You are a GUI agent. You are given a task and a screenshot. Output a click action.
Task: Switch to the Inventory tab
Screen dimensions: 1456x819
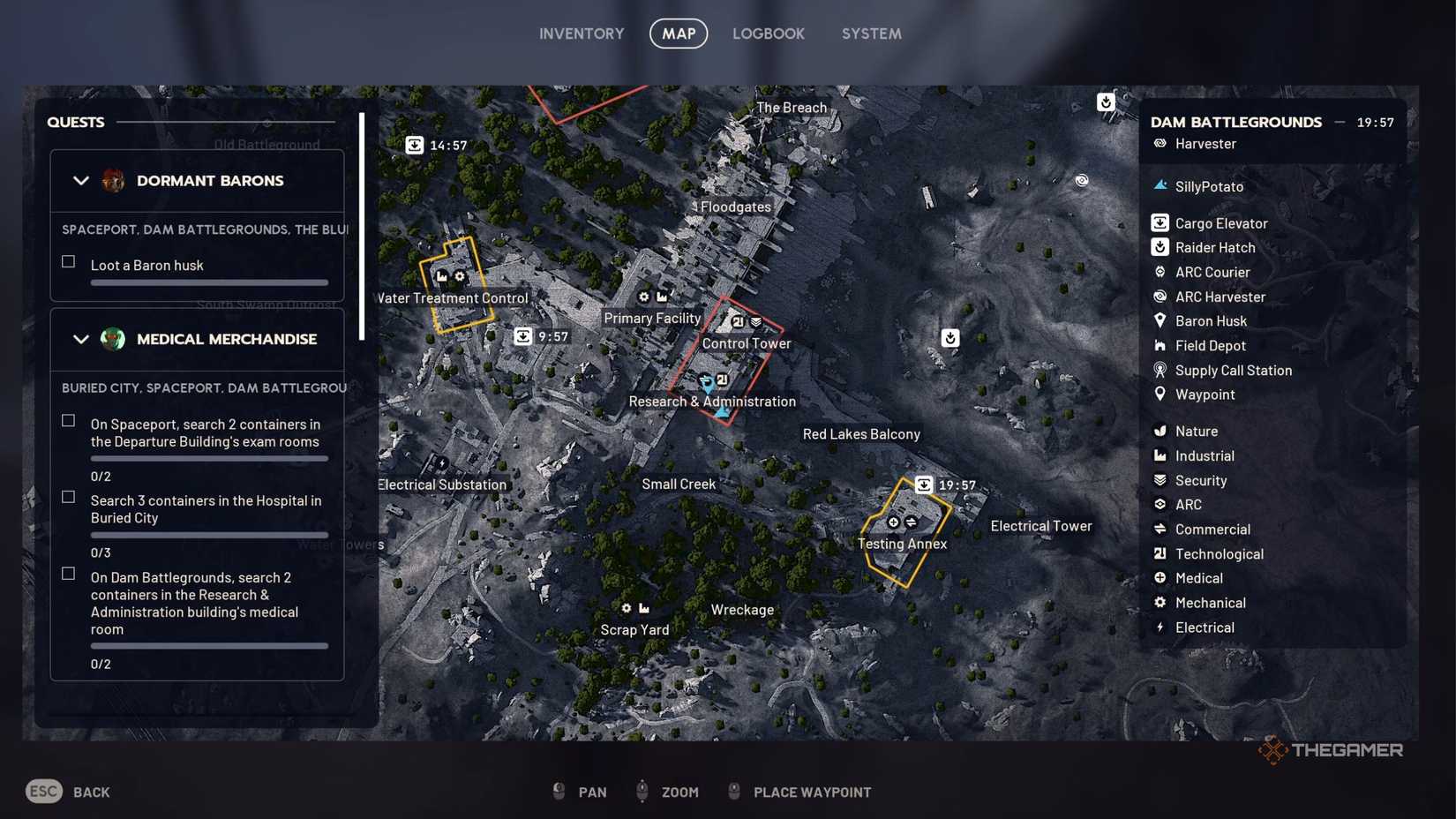point(582,34)
